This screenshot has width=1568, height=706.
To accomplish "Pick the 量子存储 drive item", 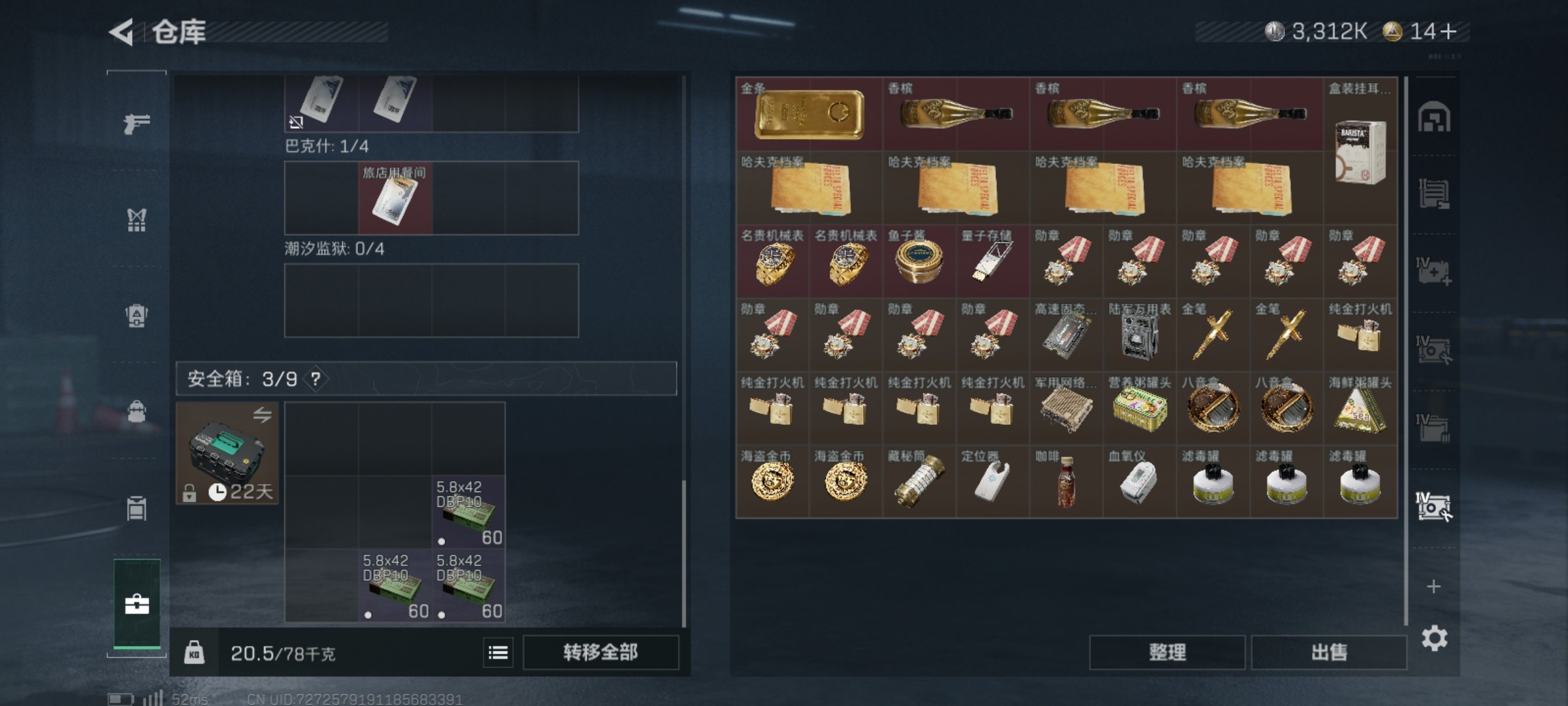I will click(992, 263).
